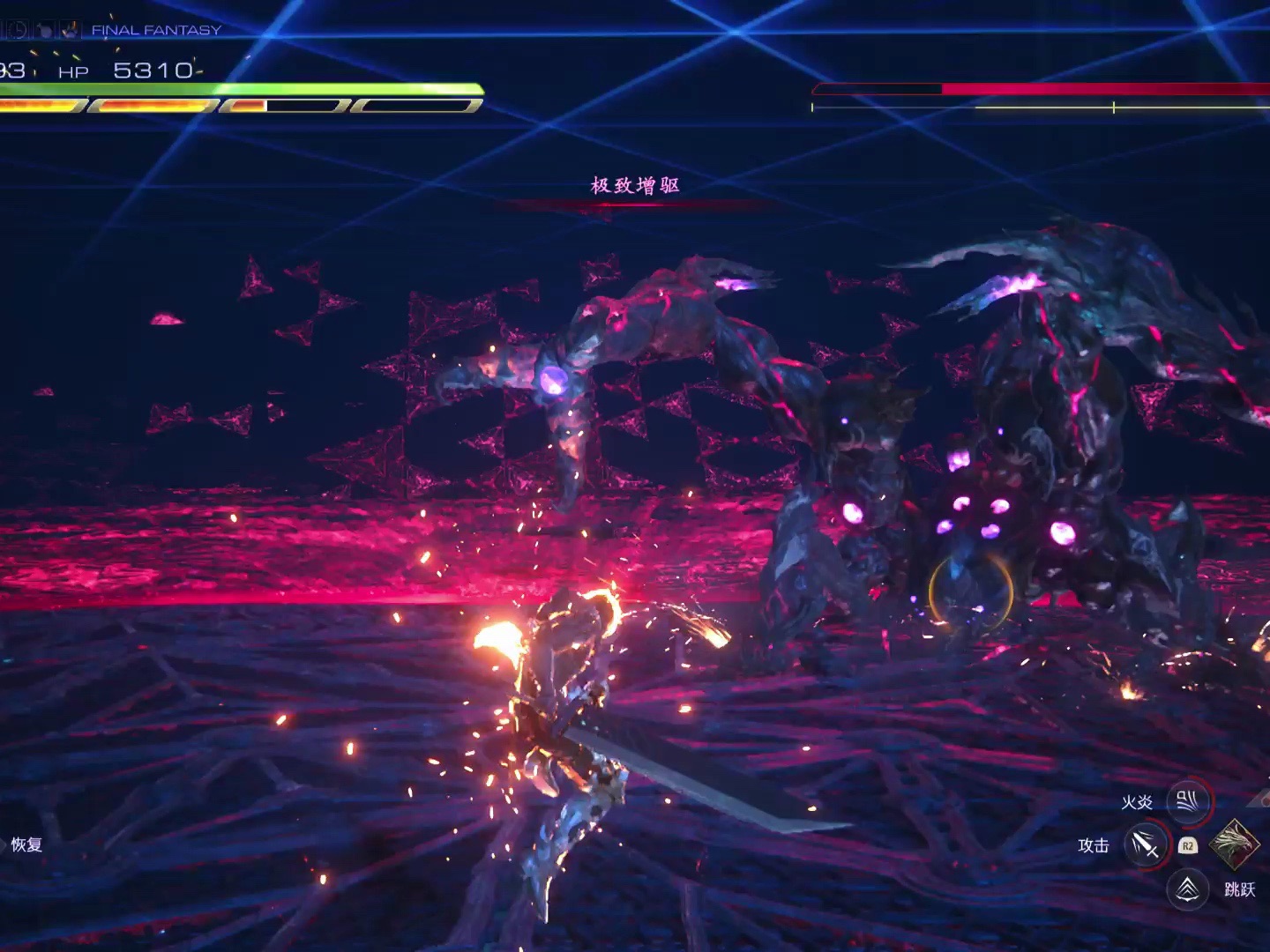1270x952 pixels.
Task: Click the HP value 5310
Action: click(x=153, y=70)
